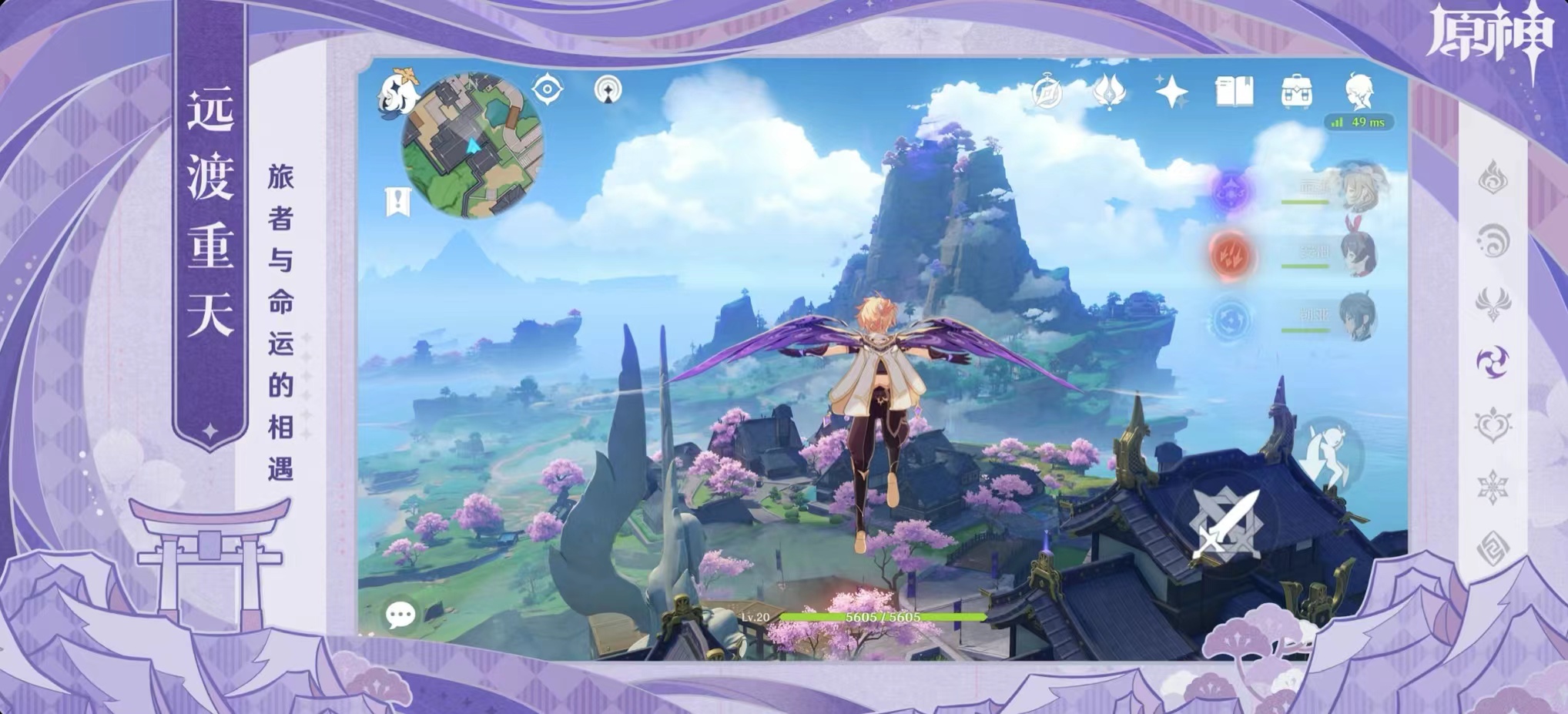
Task: Open the adventurer handbook book icon
Action: tap(1234, 92)
